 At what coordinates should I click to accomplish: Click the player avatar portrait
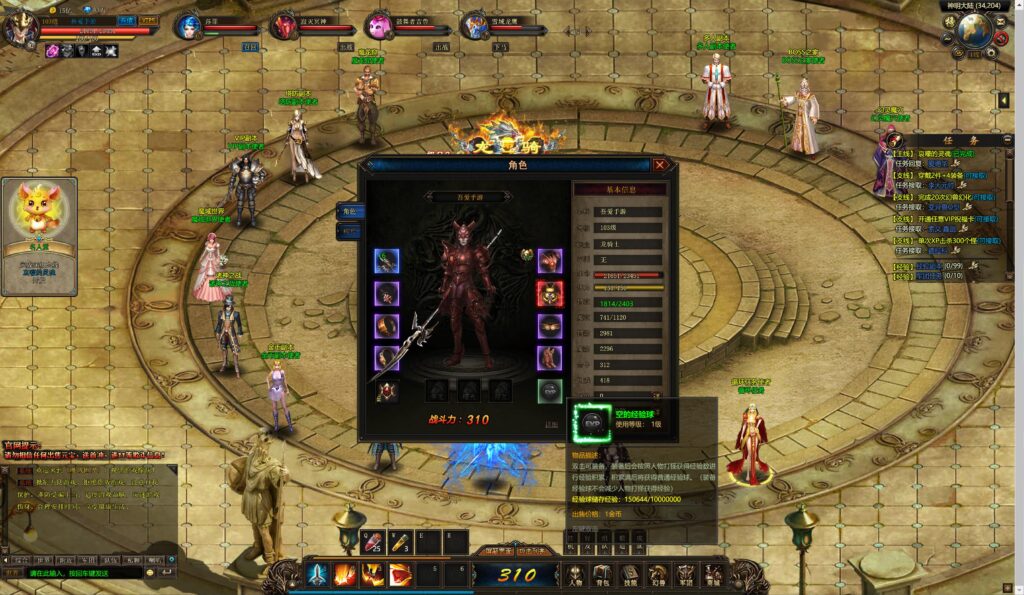(x=20, y=27)
